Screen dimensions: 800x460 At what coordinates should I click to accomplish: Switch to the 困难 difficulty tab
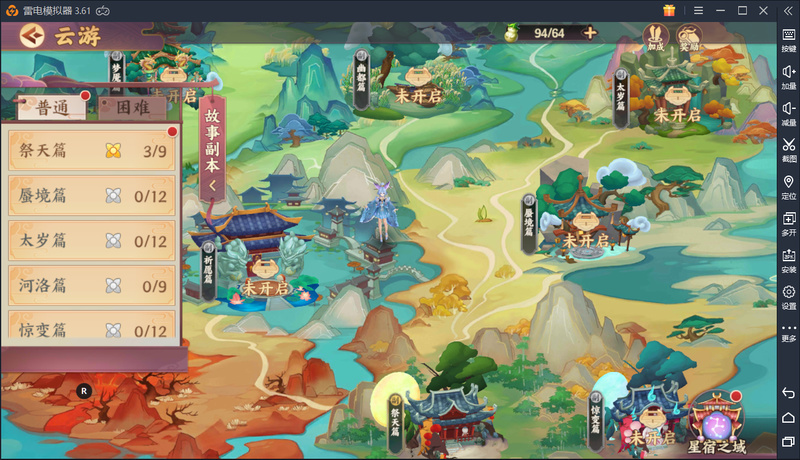(x=133, y=108)
